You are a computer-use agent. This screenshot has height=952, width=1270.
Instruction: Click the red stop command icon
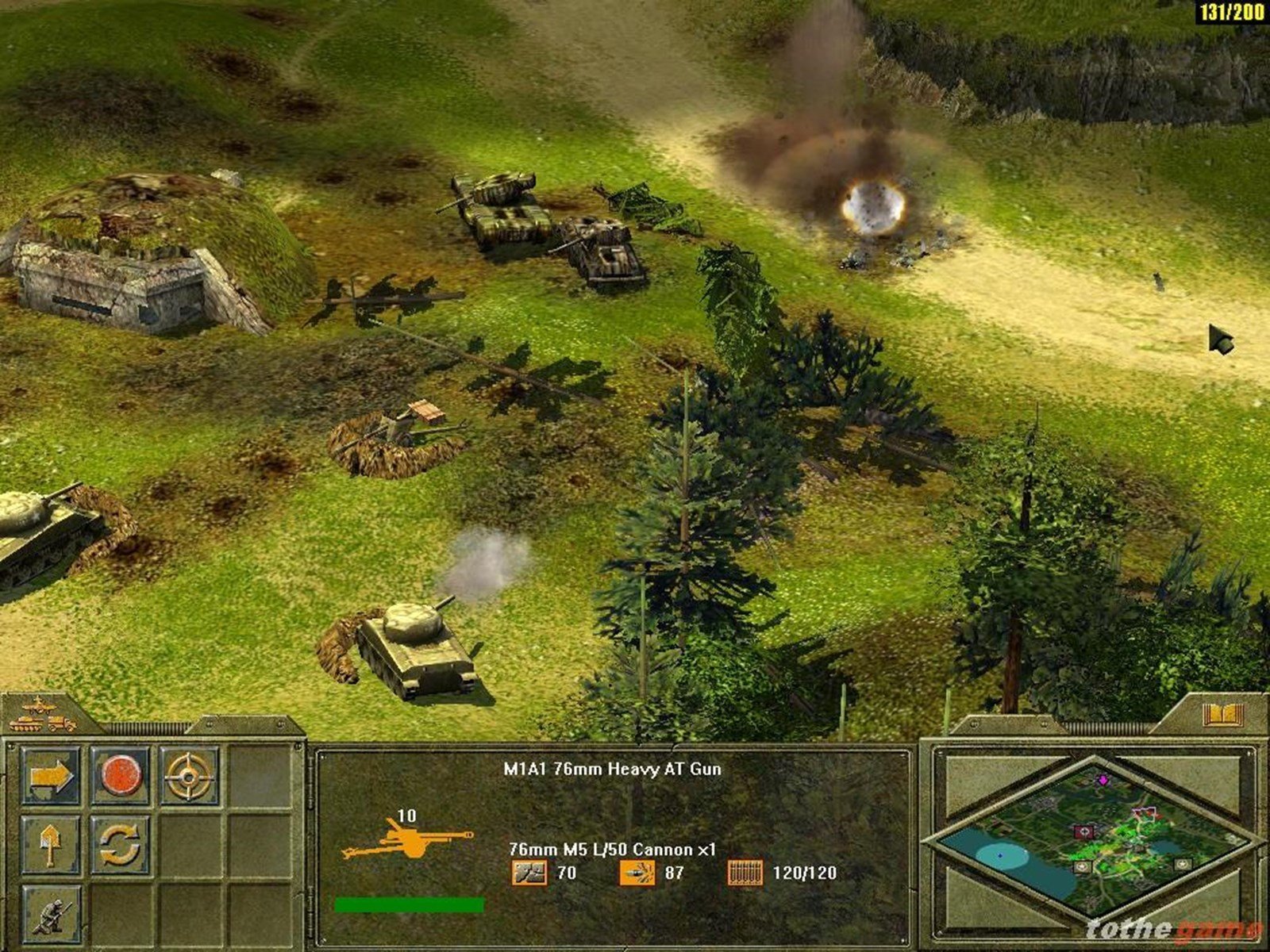pyautogui.click(x=123, y=773)
